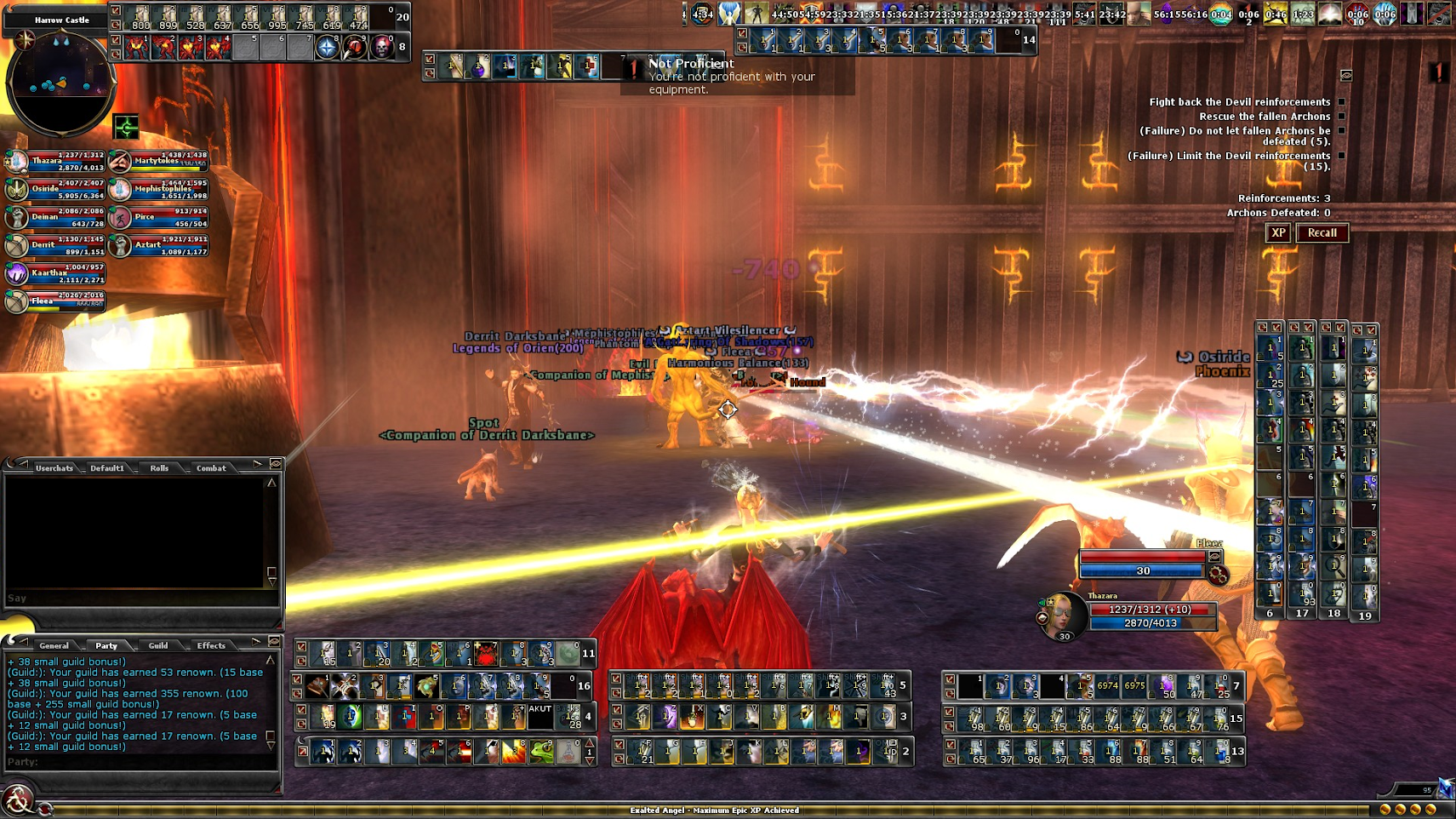Open the main menu swirl icon
1456x819 pixels.
click(17, 800)
